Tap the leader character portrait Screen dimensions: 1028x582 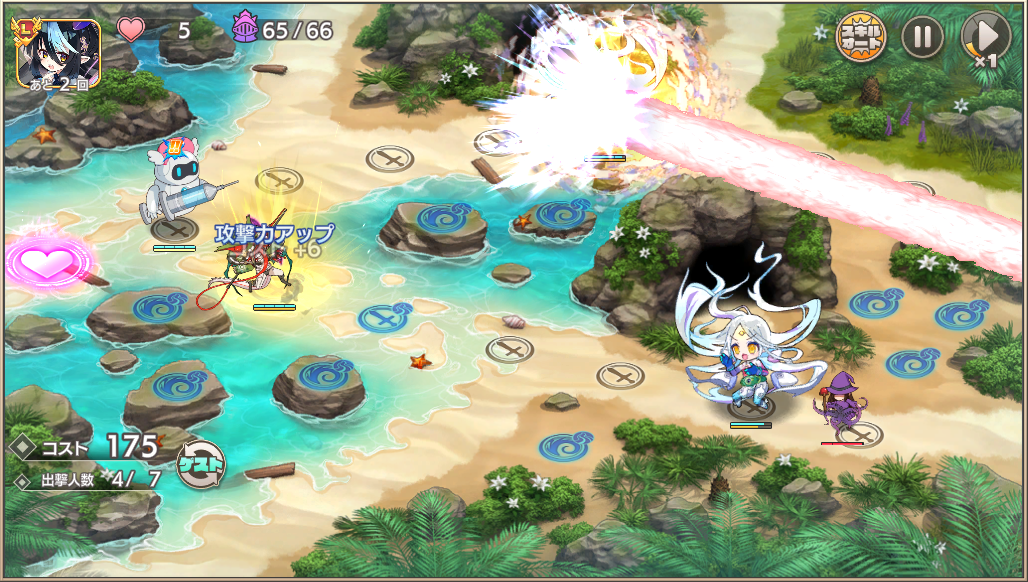tap(58, 52)
